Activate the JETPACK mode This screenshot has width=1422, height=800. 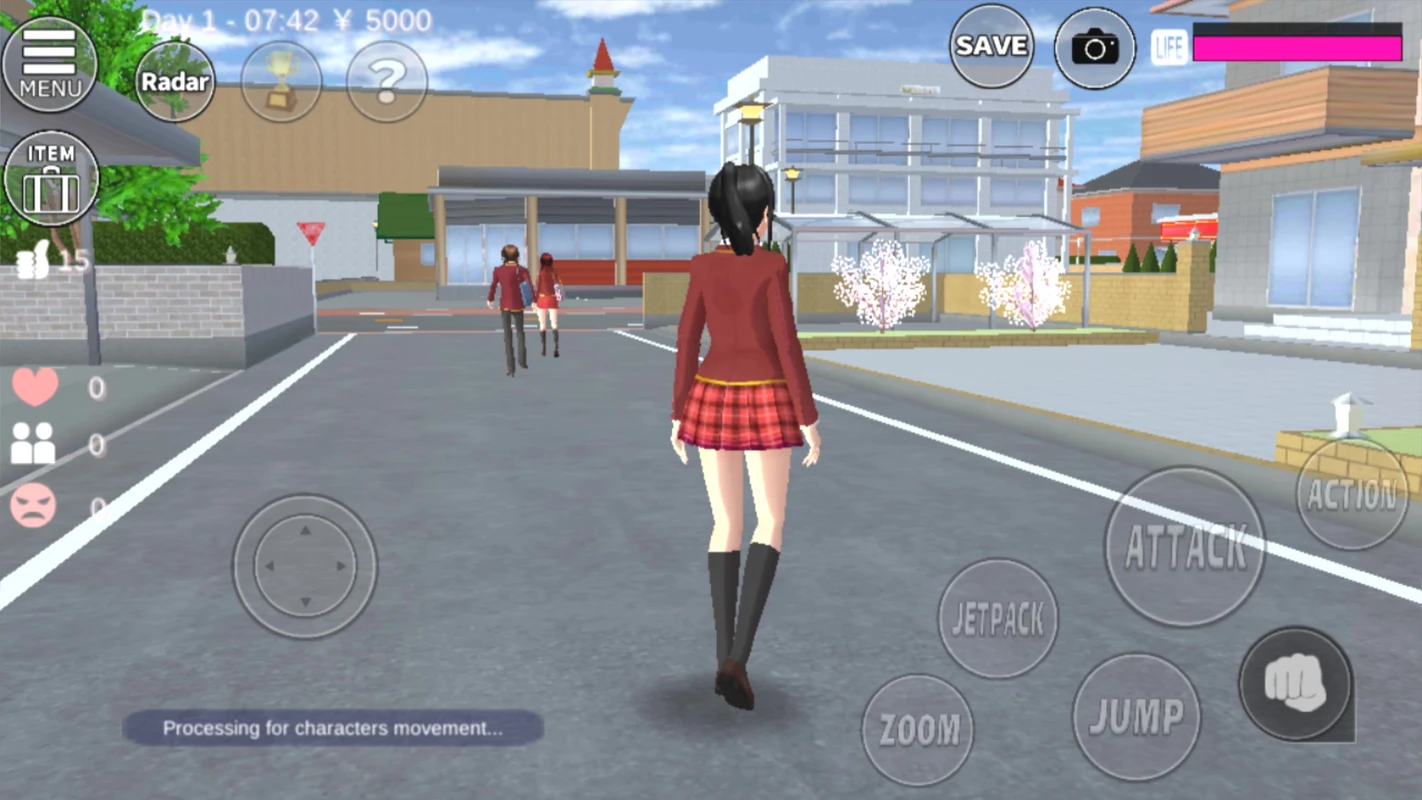pyautogui.click(x=999, y=618)
